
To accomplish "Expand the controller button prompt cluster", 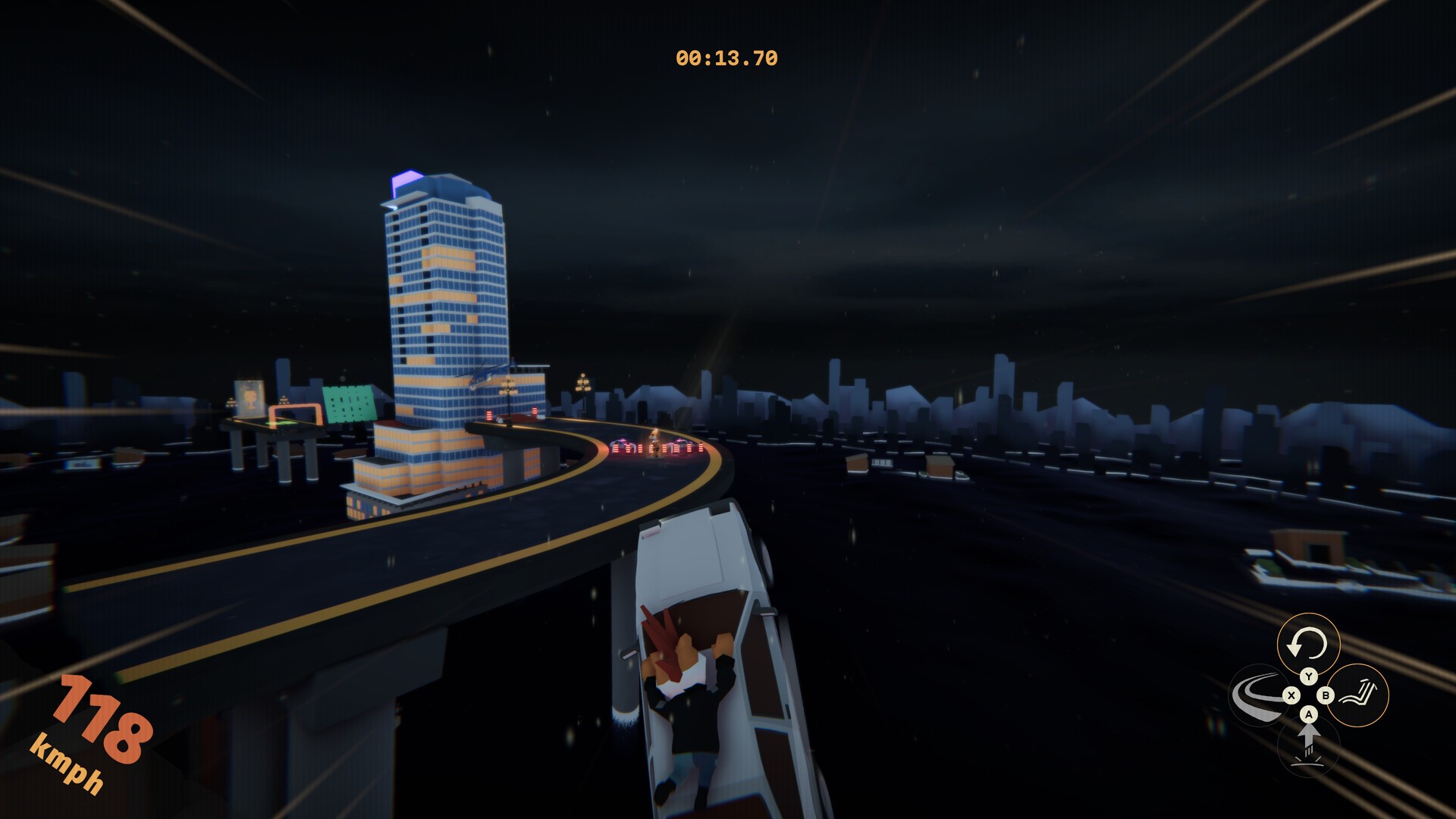I will 1308,695.
